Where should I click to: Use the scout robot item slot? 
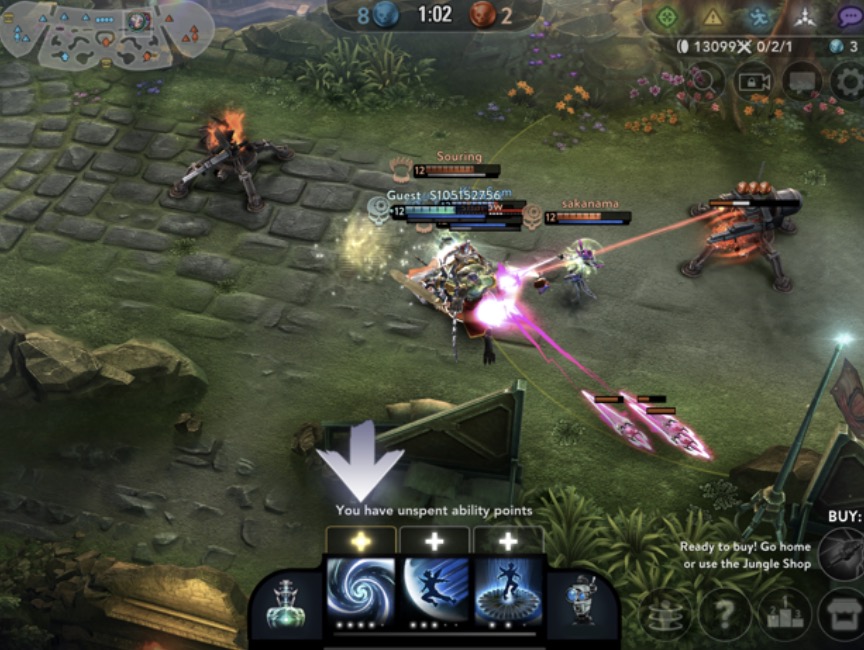pos(581,605)
